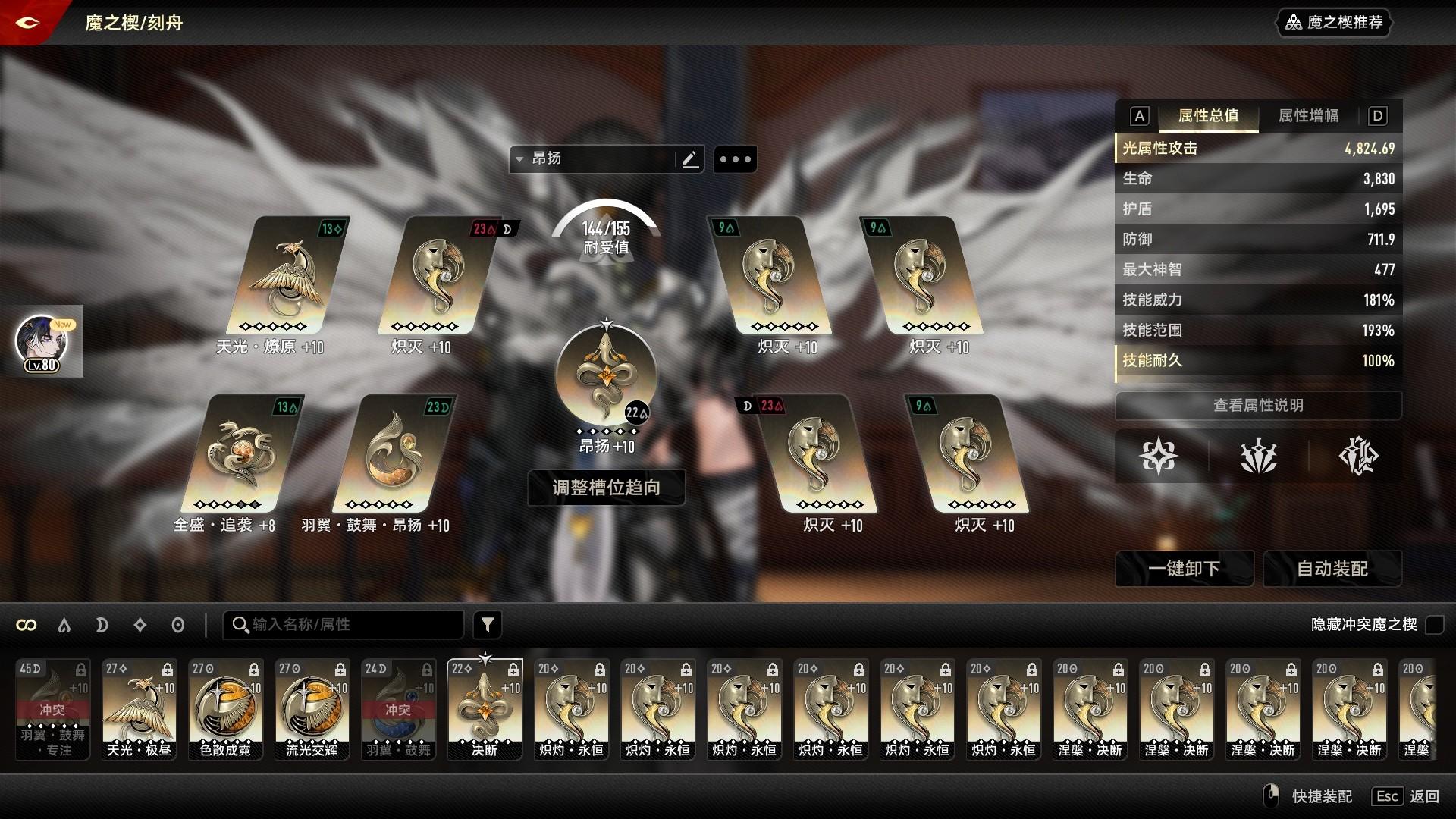This screenshot has width=1456, height=819.
Task: Rename loadout with the pencil icon
Action: (689, 159)
